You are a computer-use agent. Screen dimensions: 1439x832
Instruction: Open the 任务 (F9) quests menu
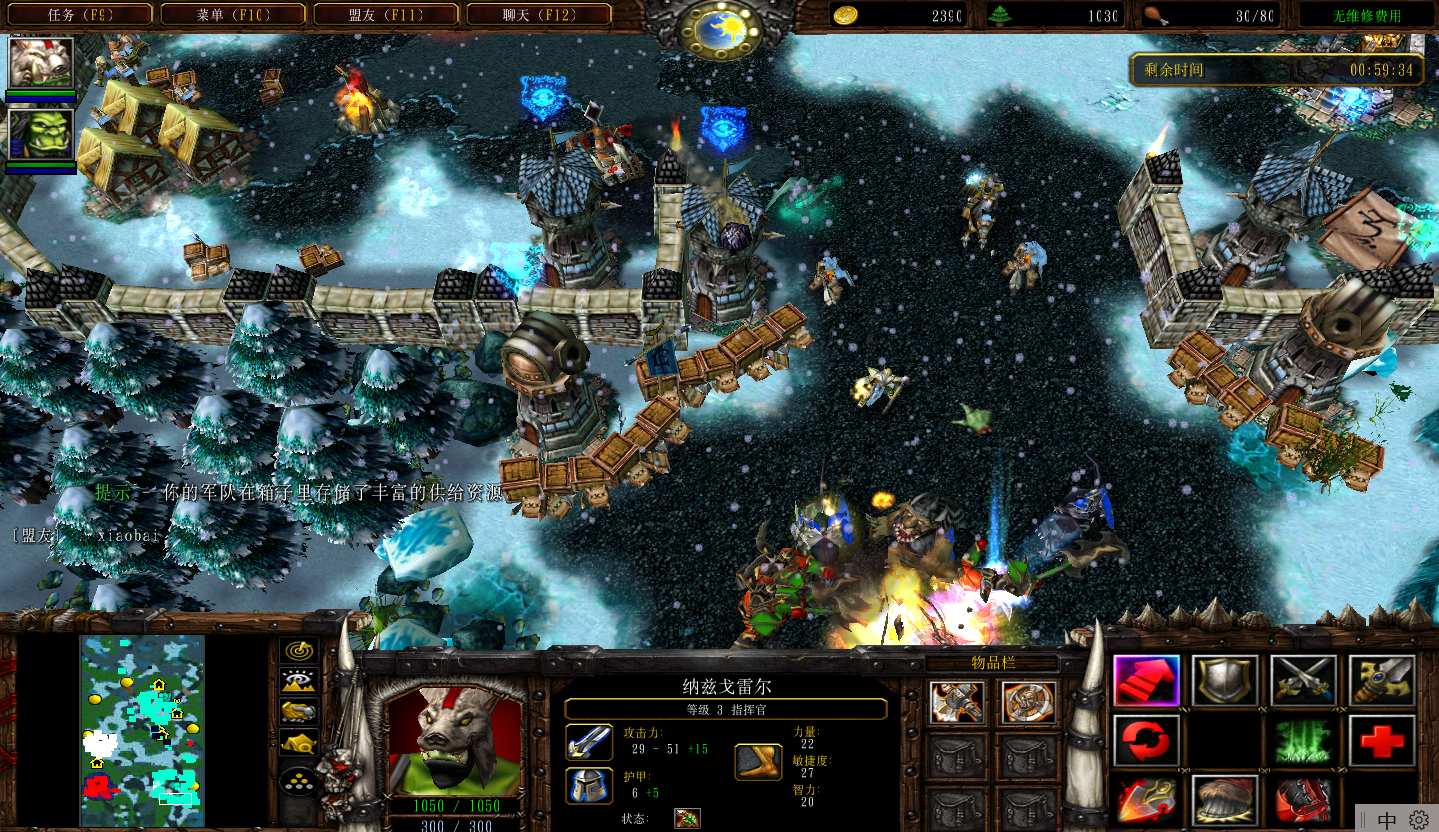(82, 15)
